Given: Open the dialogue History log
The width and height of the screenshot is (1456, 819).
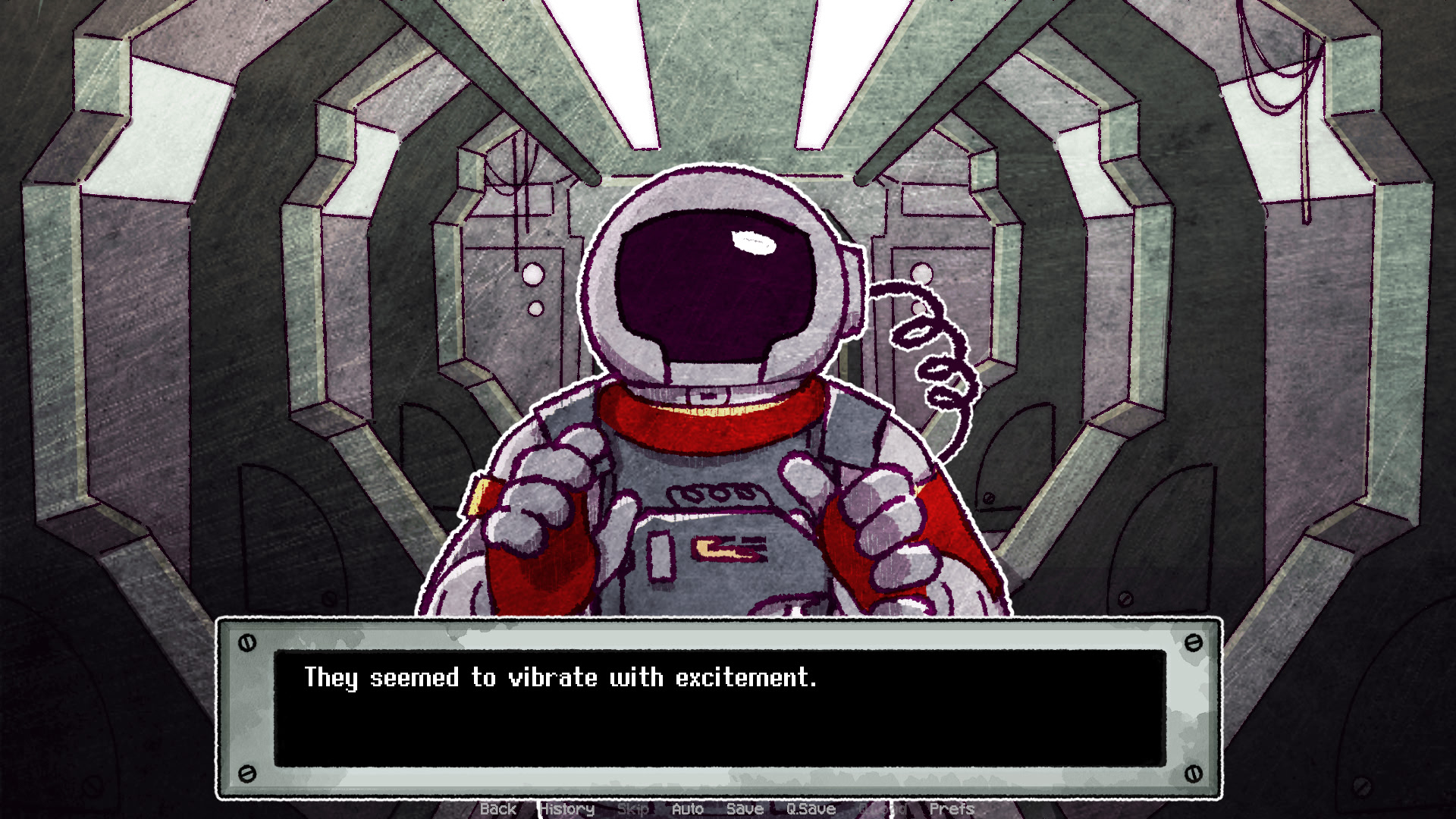Looking at the screenshot, I should 566,809.
